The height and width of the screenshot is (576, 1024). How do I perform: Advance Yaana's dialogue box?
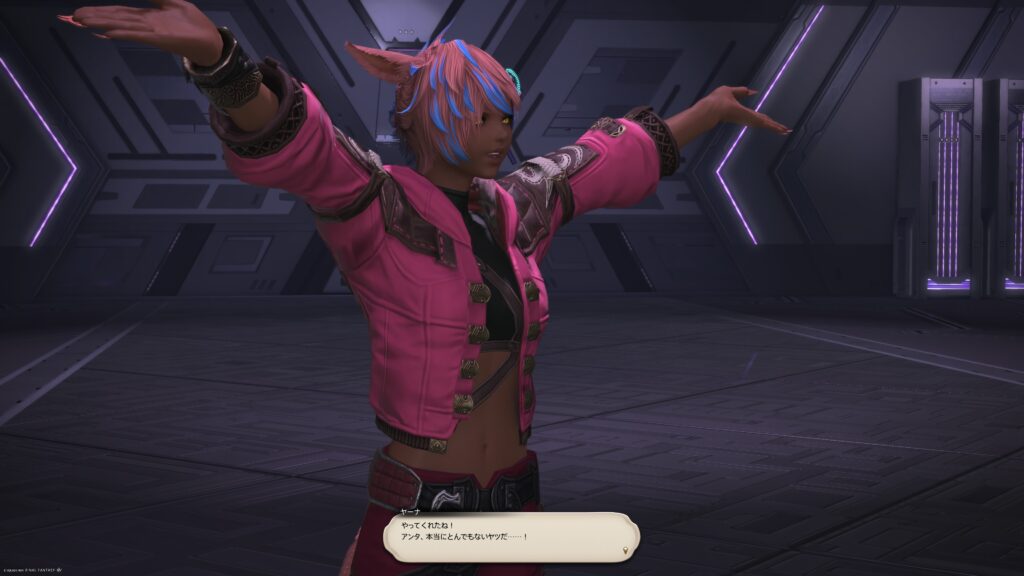[510, 537]
